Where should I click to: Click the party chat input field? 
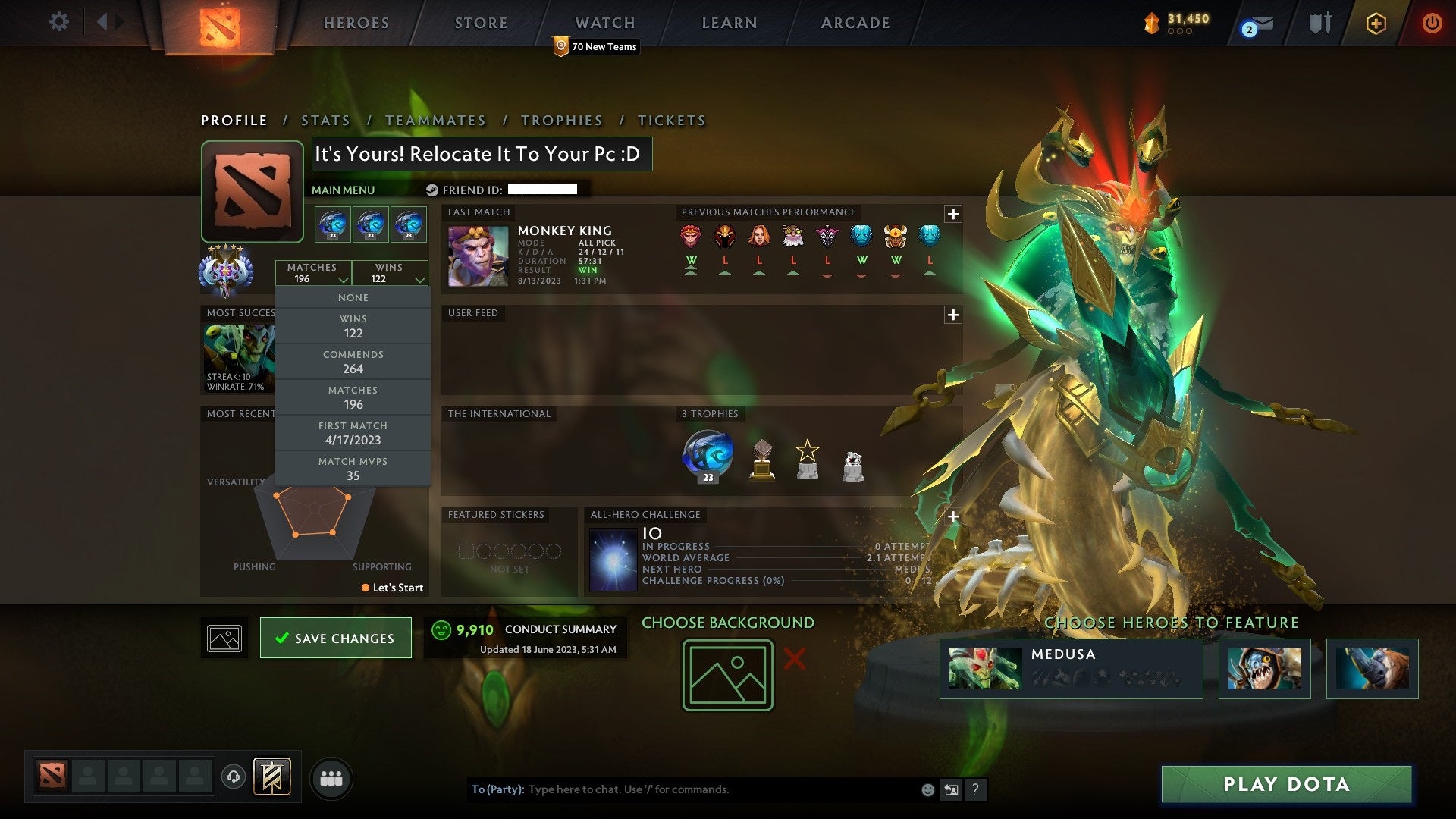682,789
